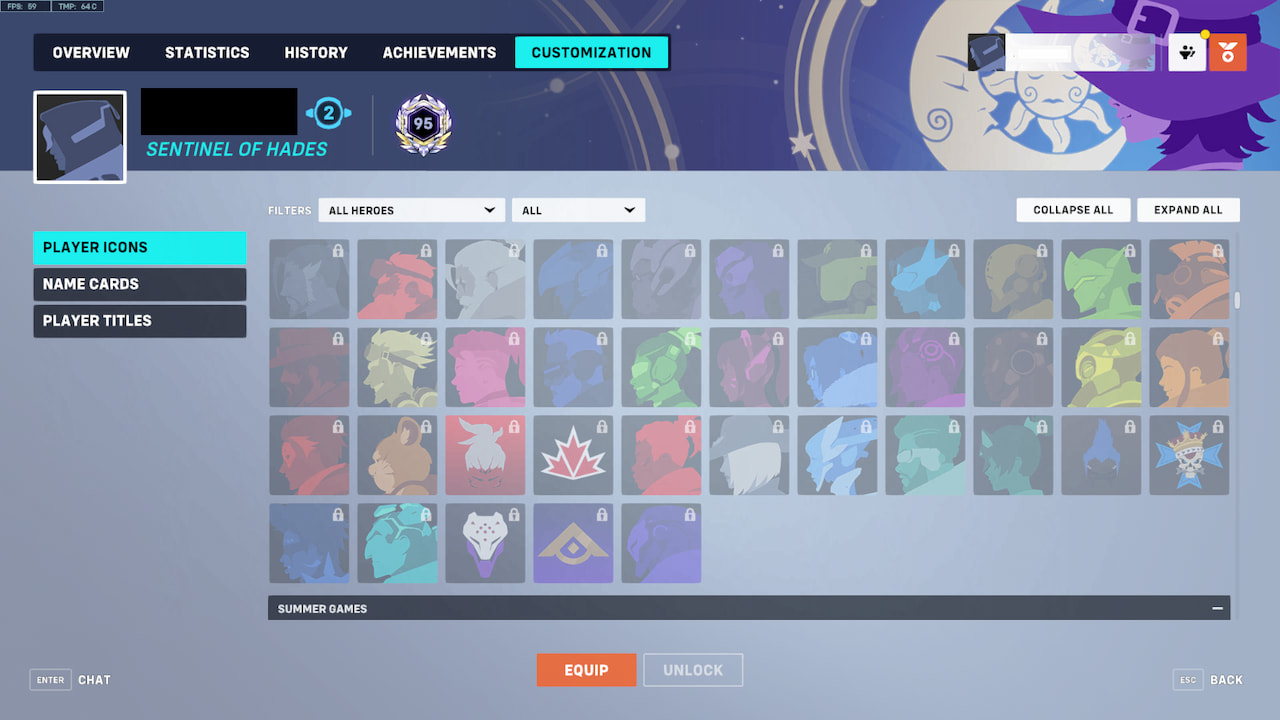
Task: Select the crowned skull badge player icon
Action: click(x=1189, y=455)
